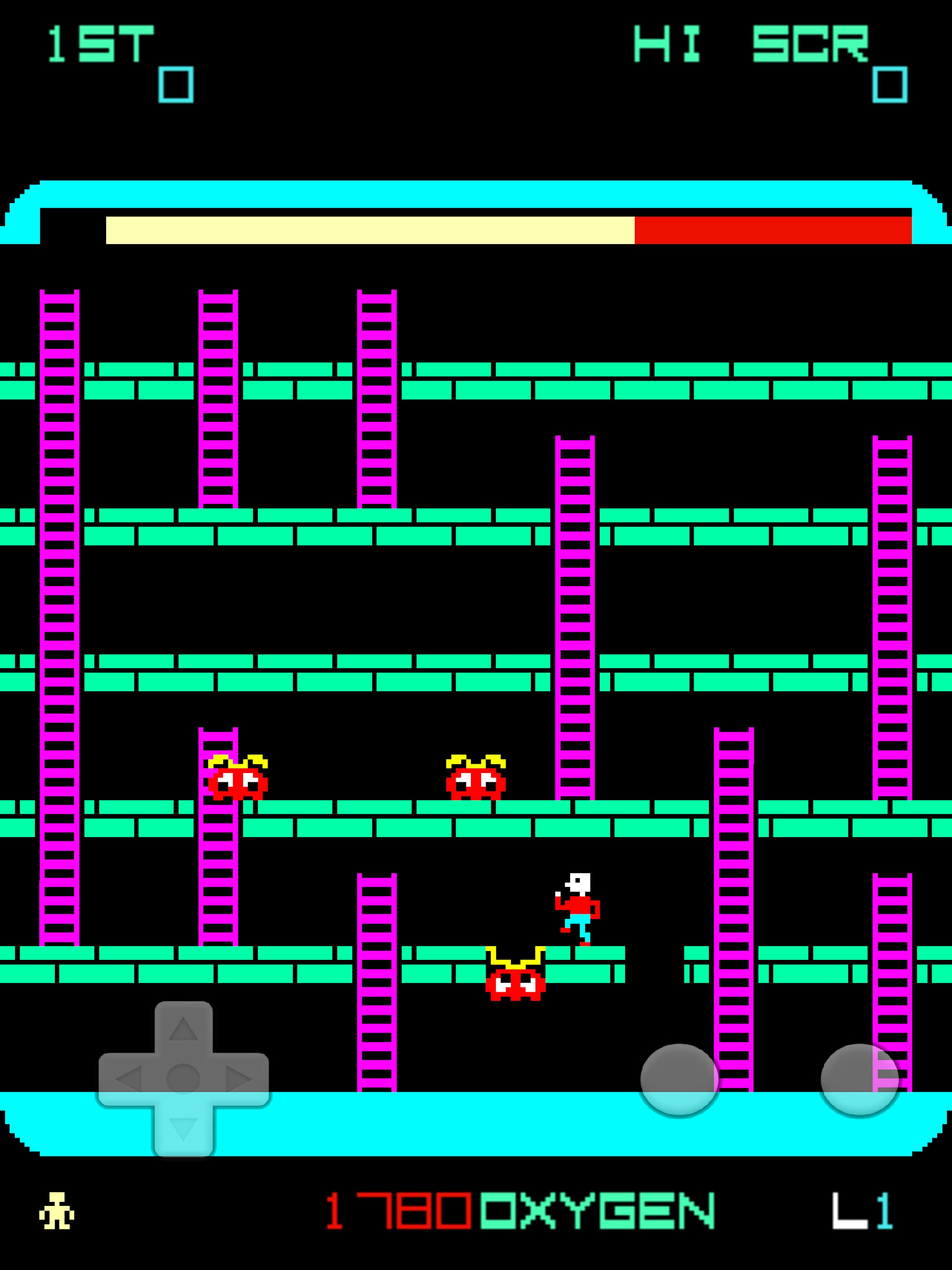The width and height of the screenshot is (952, 1270).
Task: Tap the right round action button
Action: pos(859,1079)
